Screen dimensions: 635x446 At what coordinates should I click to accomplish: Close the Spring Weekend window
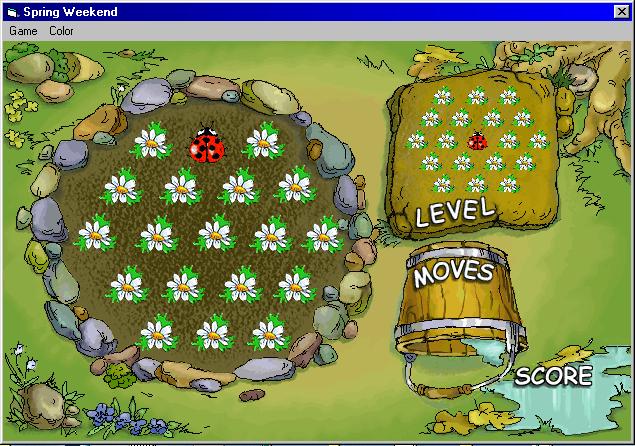coord(622,11)
